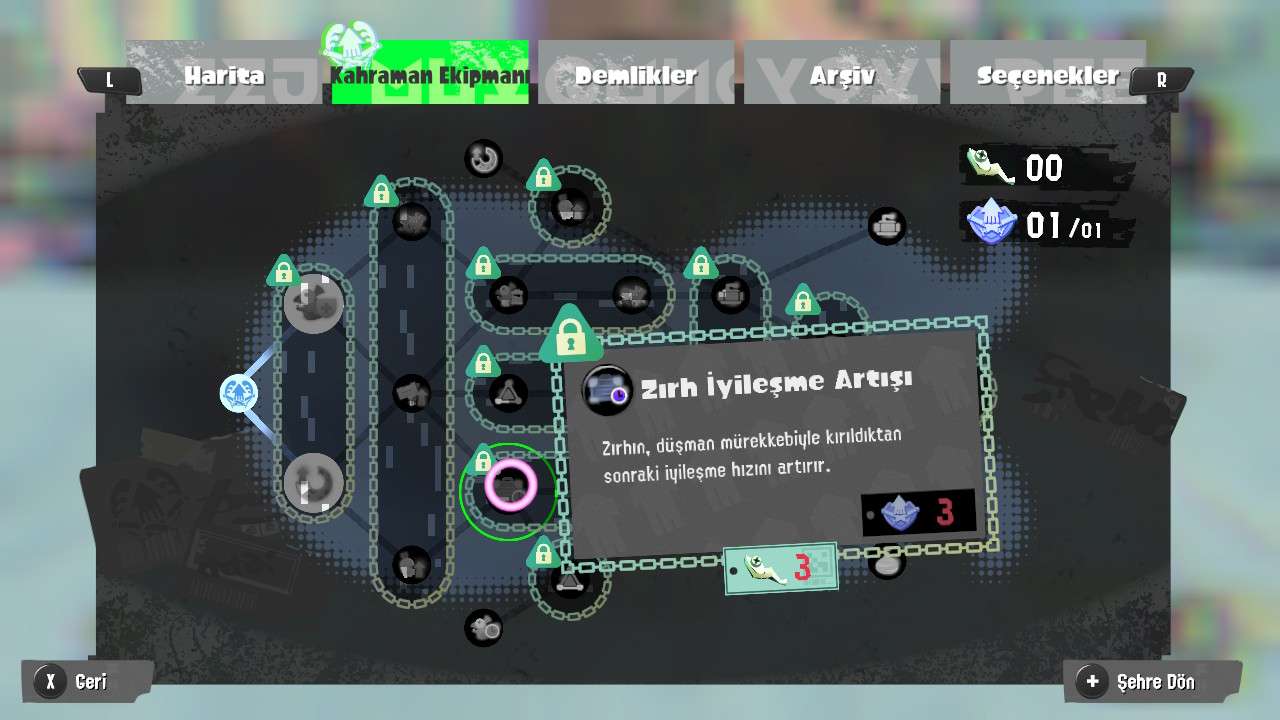Select the blue starting node on the far left
The width and height of the screenshot is (1280, 720).
pyautogui.click(x=237, y=394)
